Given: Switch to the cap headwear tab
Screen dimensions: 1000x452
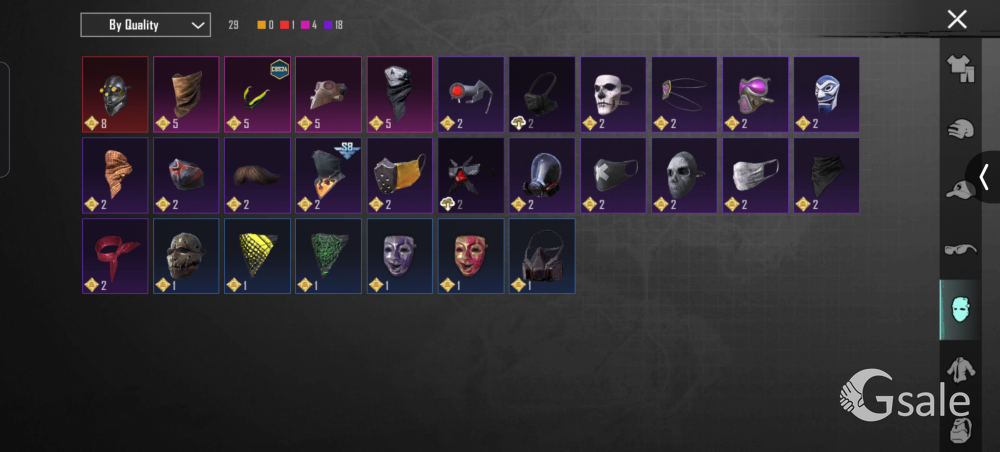Looking at the screenshot, I should point(962,190).
